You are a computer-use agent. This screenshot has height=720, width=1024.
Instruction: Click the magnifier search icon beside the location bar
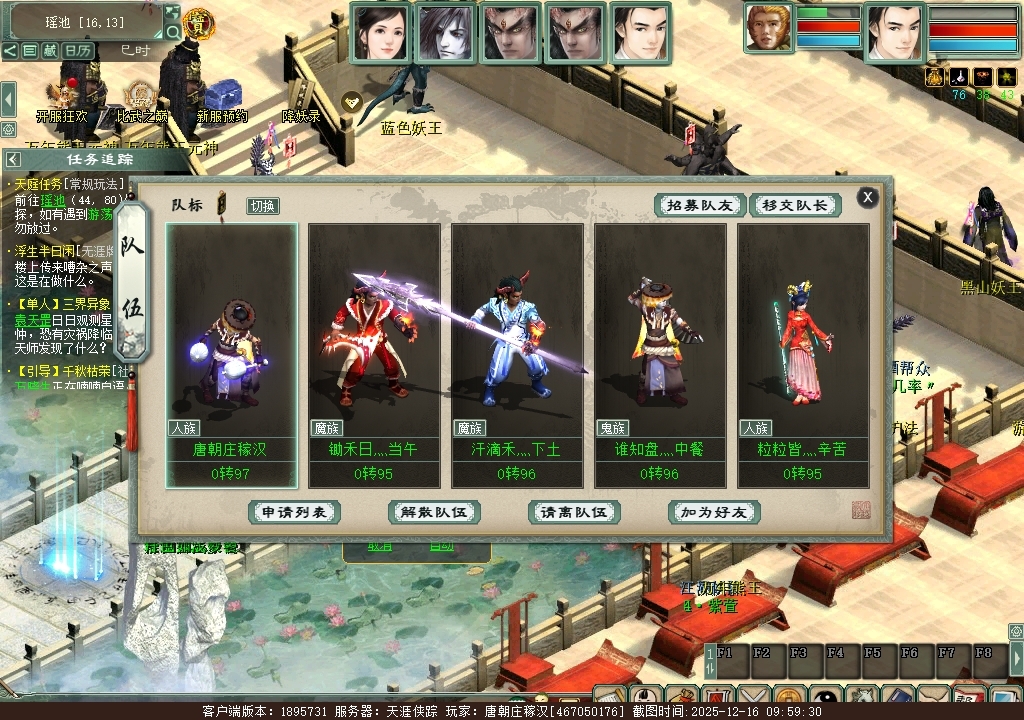pos(173,32)
